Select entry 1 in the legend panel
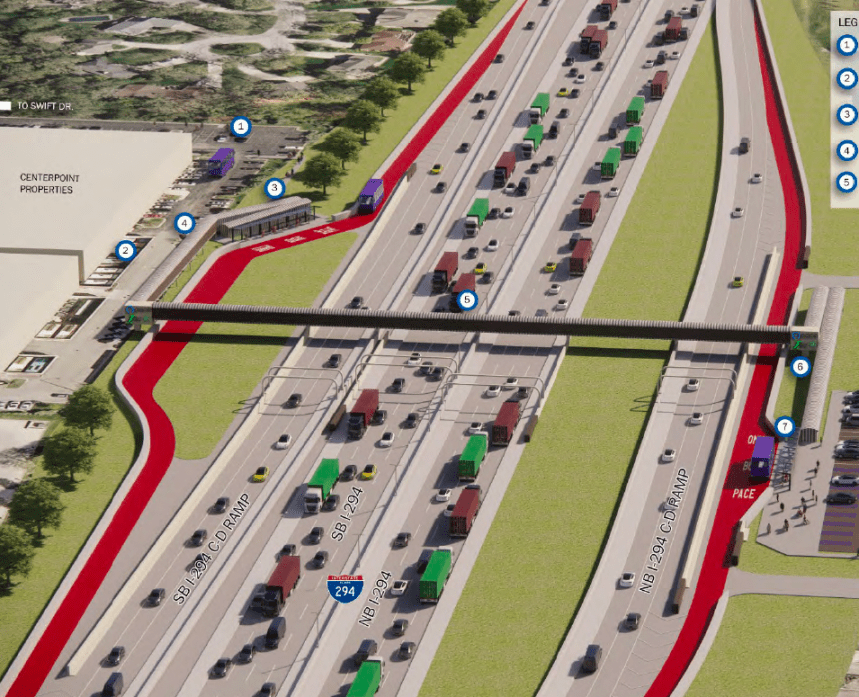Screen dimensions: 859x697 (x=847, y=45)
